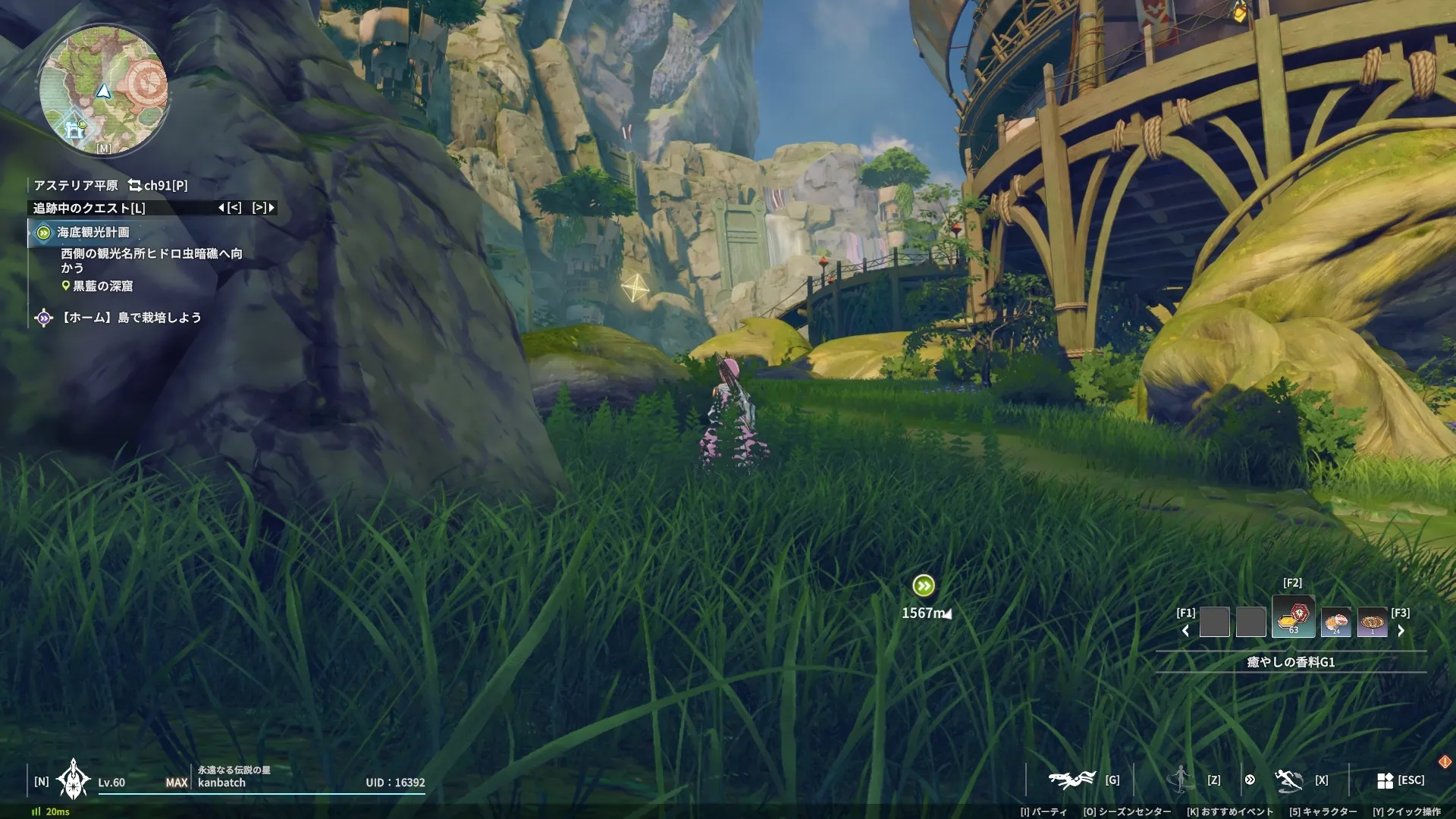This screenshot has height=819, width=1456.
Task: Select the 【ホーム】島で栽培しよう quest entry
Action: pyautogui.click(x=130, y=318)
